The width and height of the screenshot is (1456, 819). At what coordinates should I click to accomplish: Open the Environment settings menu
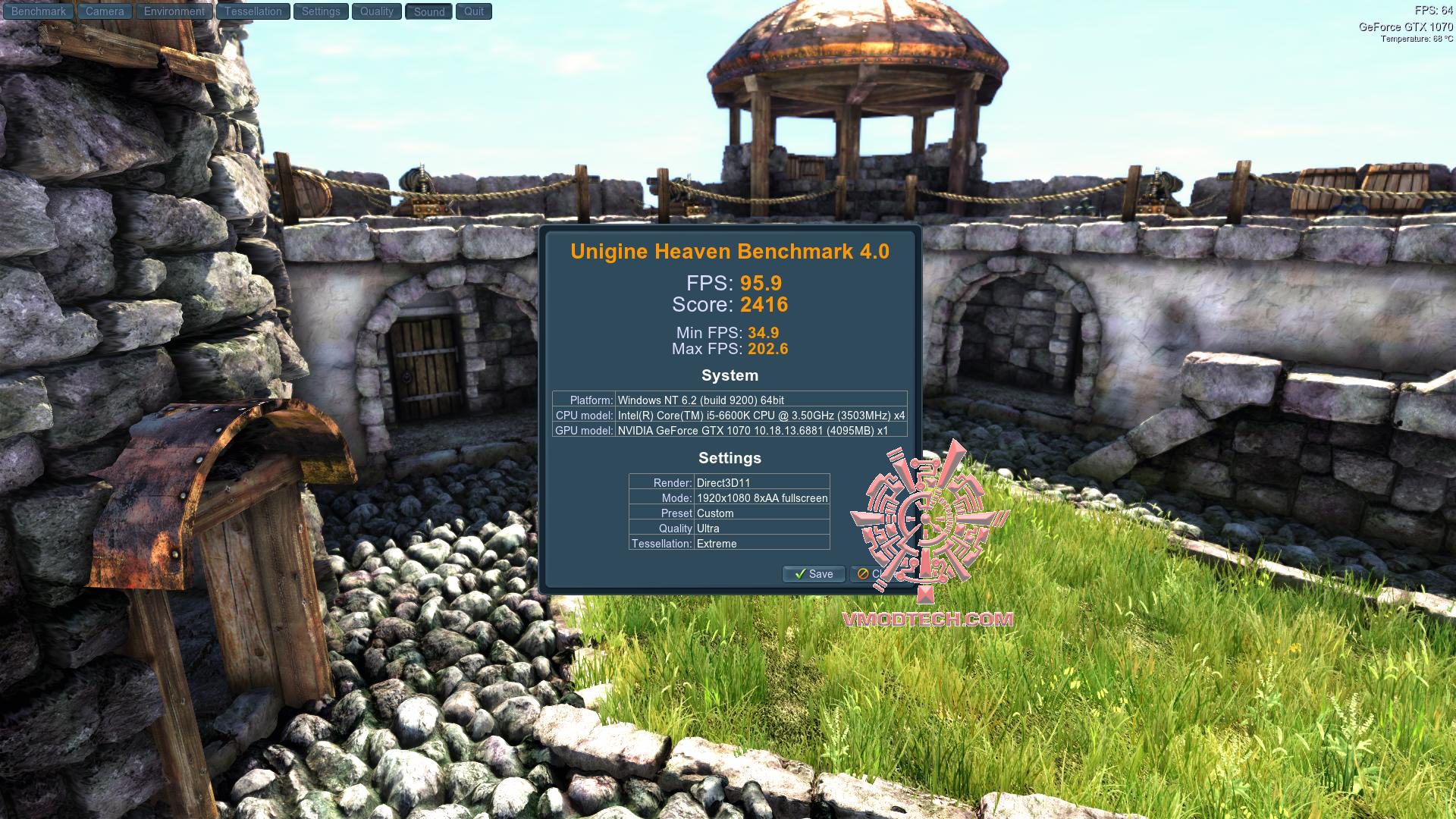pos(173,11)
